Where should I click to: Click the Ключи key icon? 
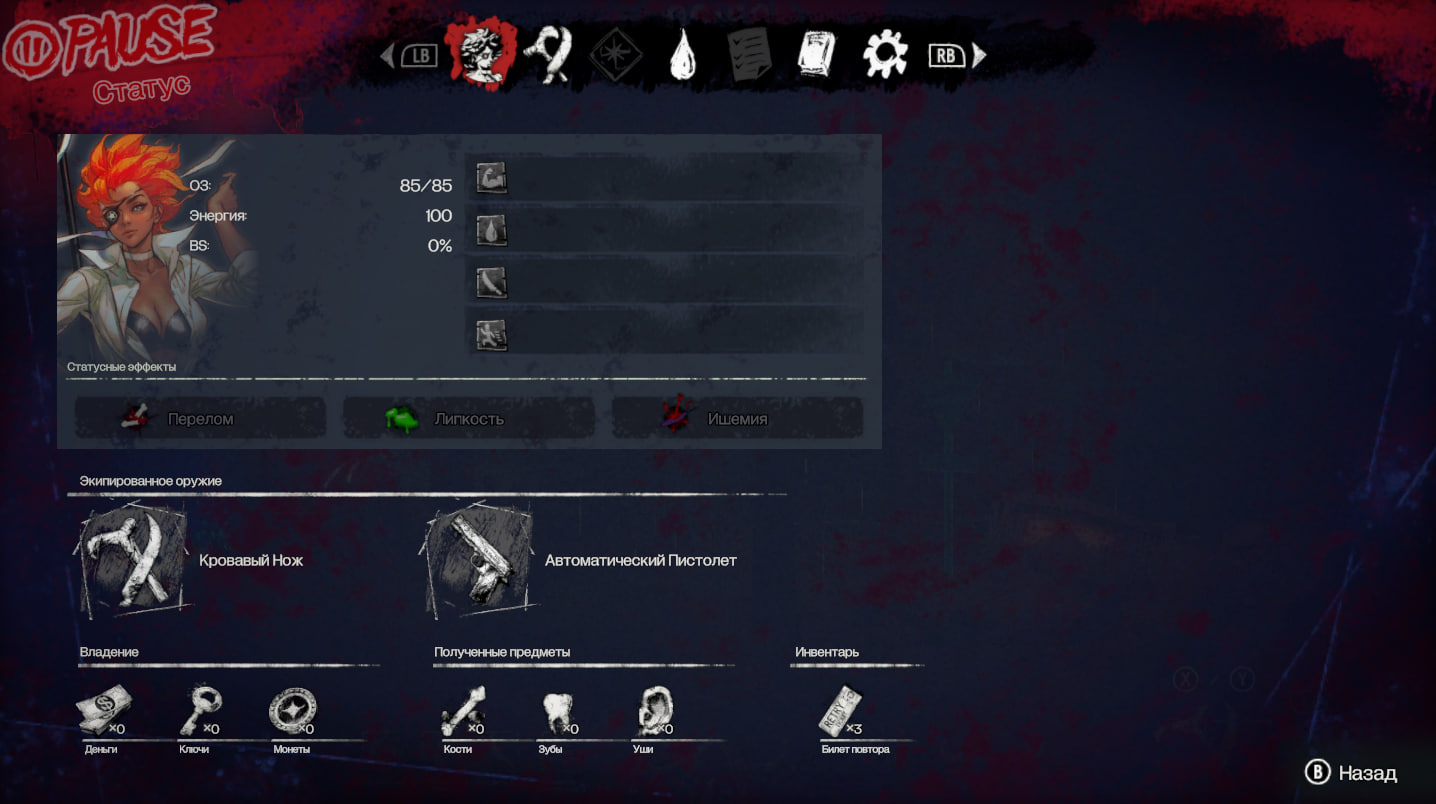click(198, 711)
